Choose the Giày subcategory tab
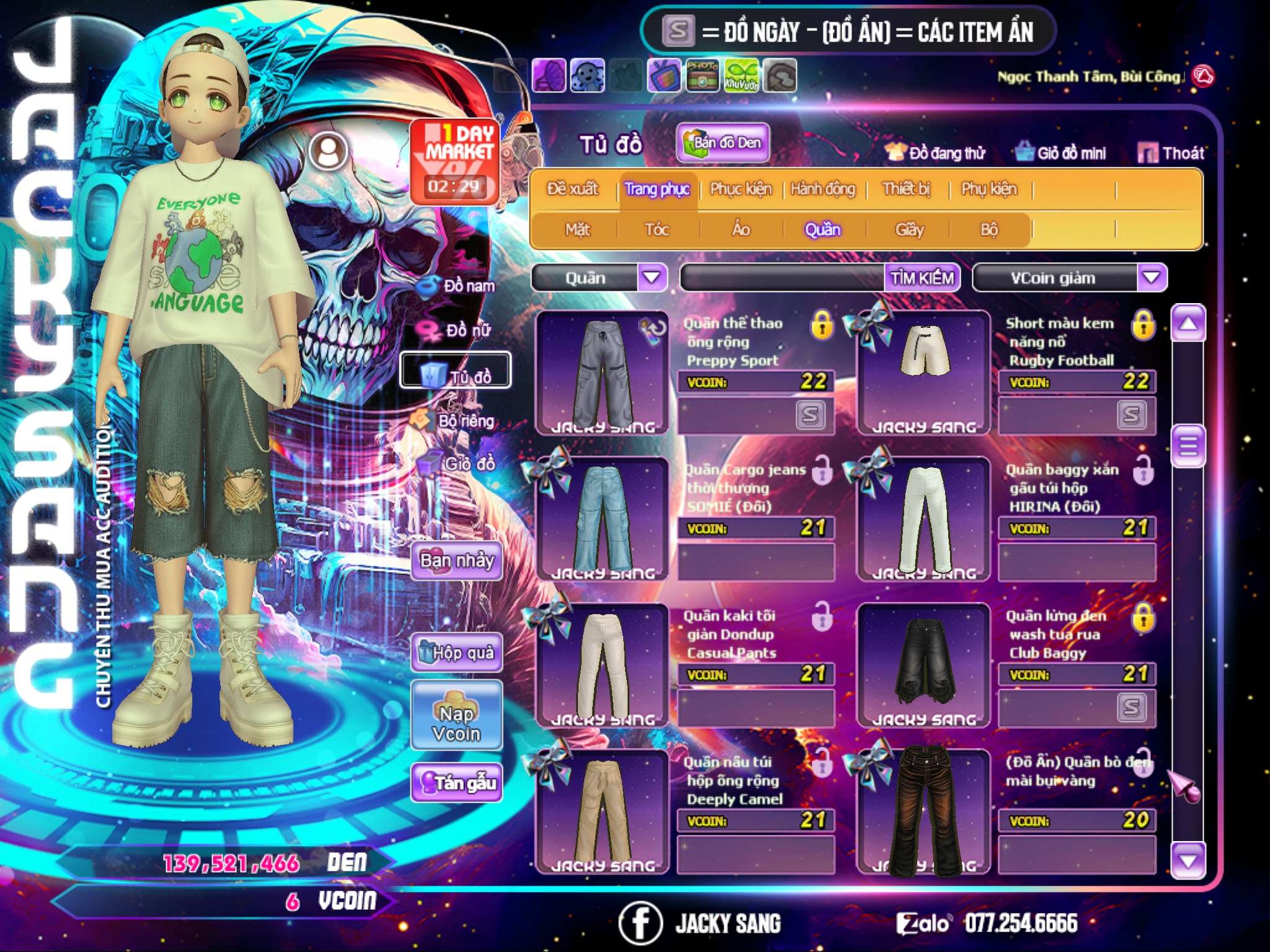Viewport: 1270px width, 952px height. 909,230
